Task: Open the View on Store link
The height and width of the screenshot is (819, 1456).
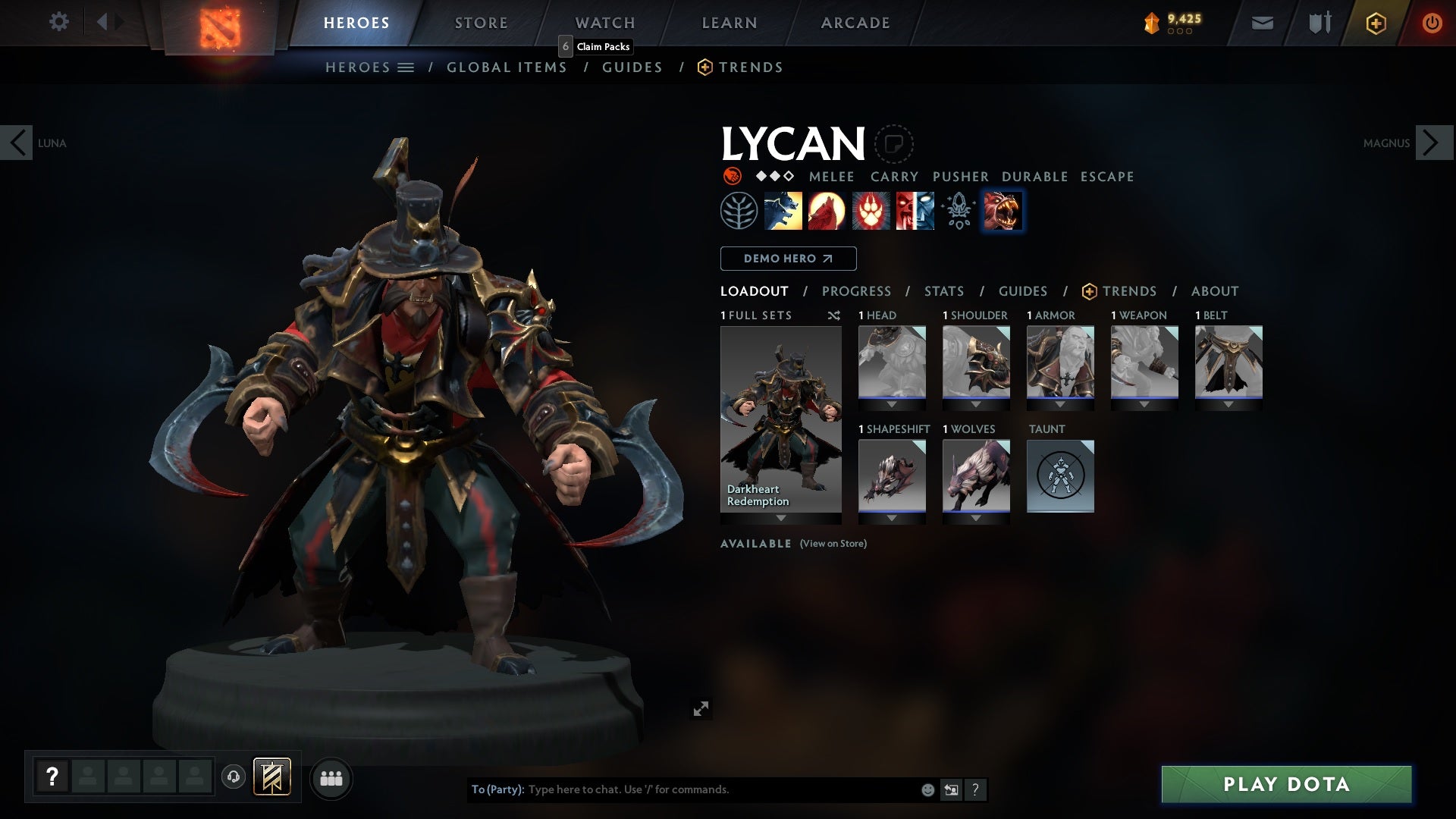Action: point(832,544)
